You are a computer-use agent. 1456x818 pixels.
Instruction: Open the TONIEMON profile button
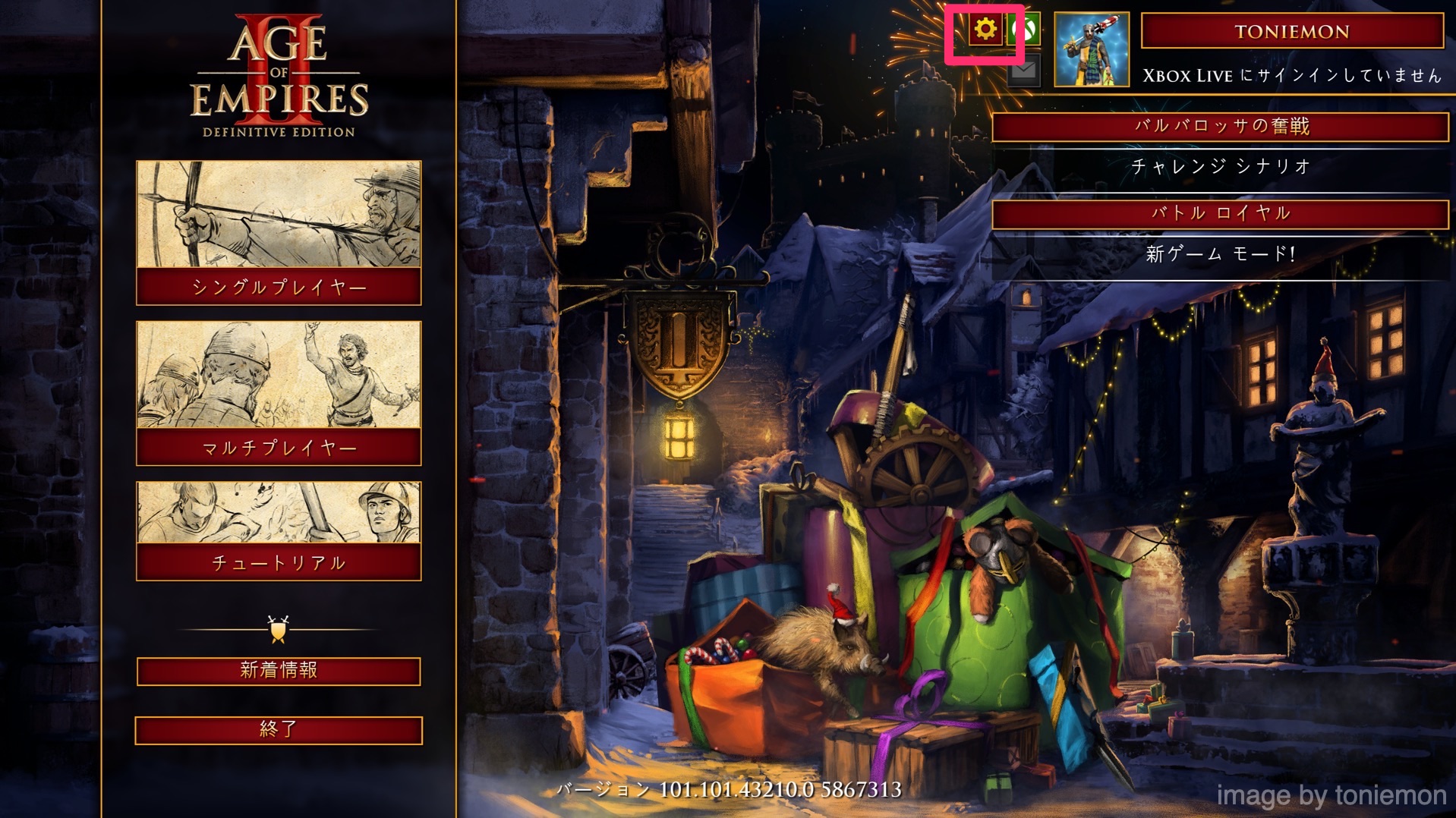(x=1291, y=31)
